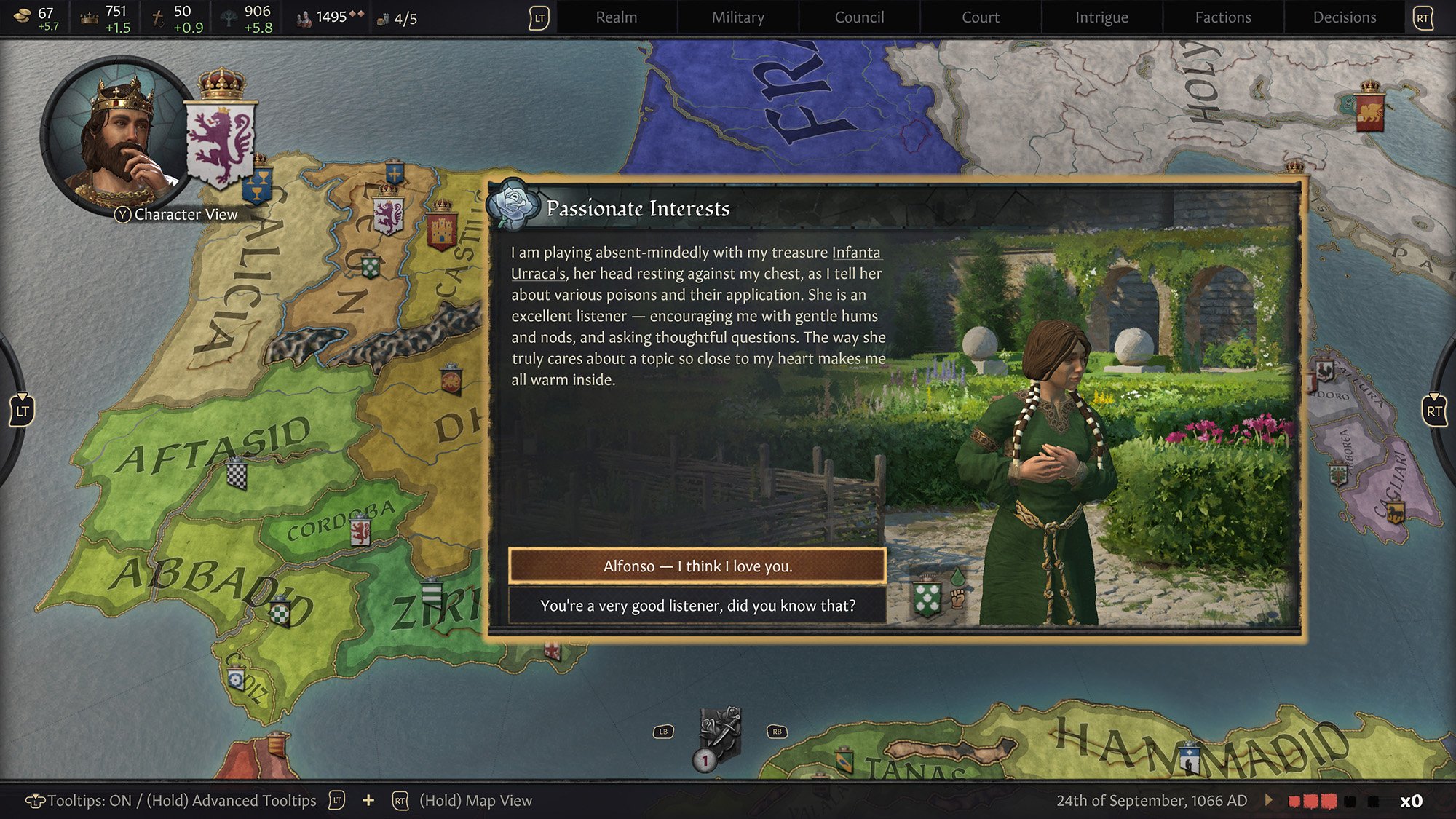
Task: Choose "Alfonso — I think I love you."
Action: coord(697,566)
